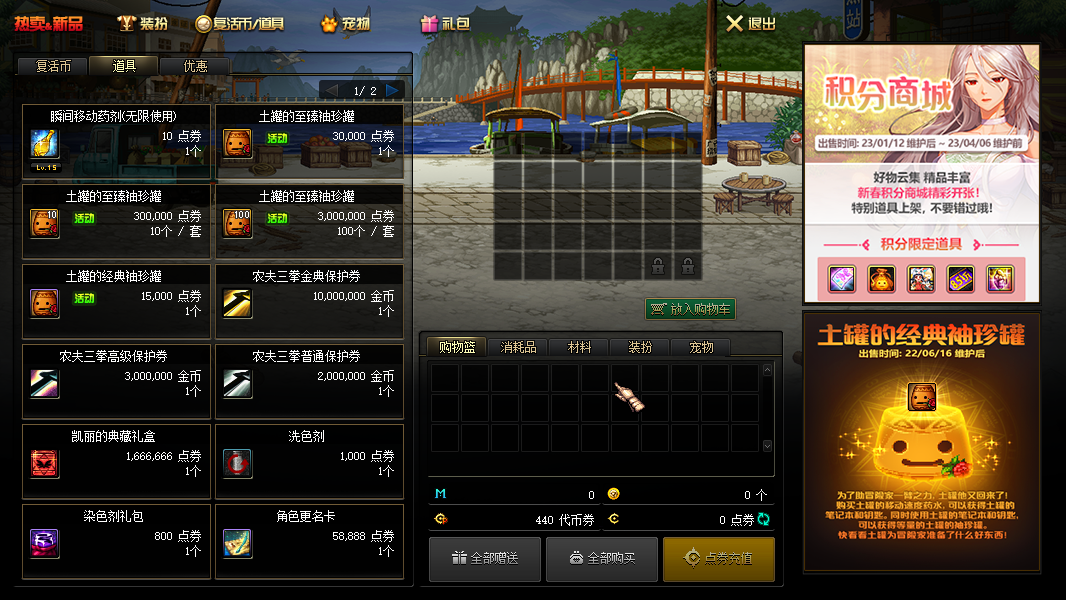Screen dimensions: 1066x600
Task: Open the 装扮 shop category
Action: [x=143, y=23]
